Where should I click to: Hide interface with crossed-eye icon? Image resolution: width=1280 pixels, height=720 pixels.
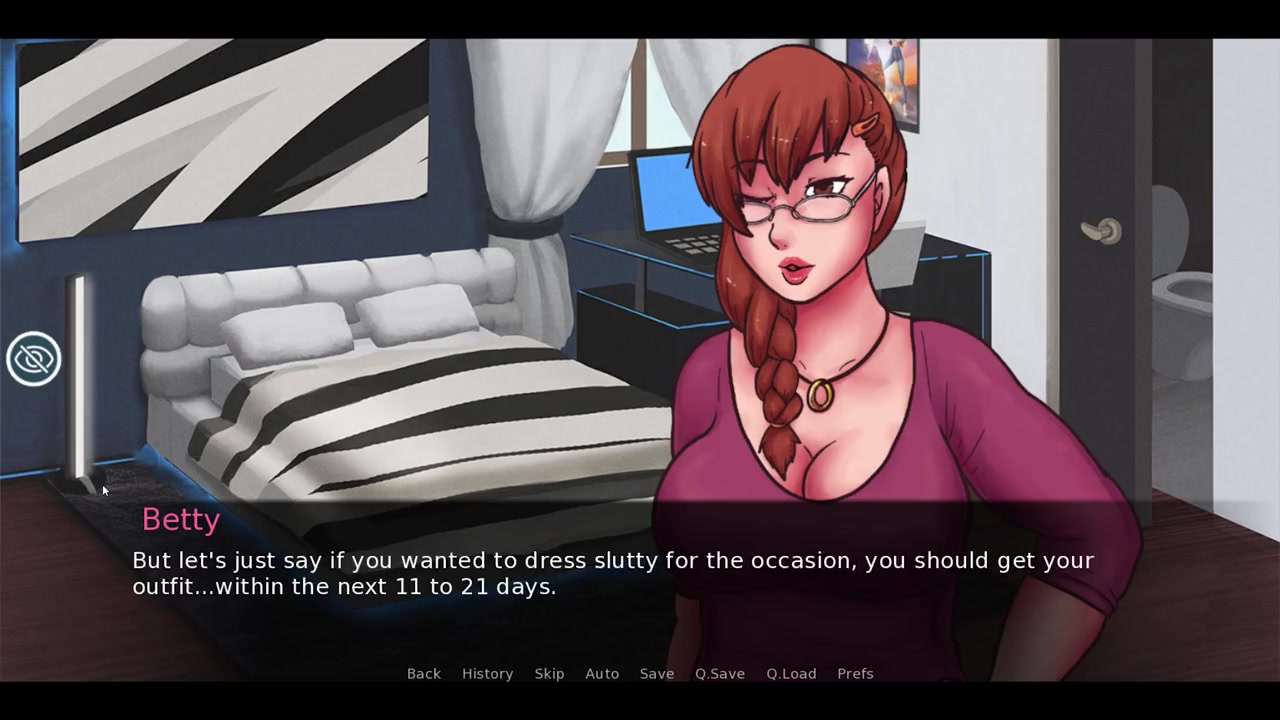point(34,359)
